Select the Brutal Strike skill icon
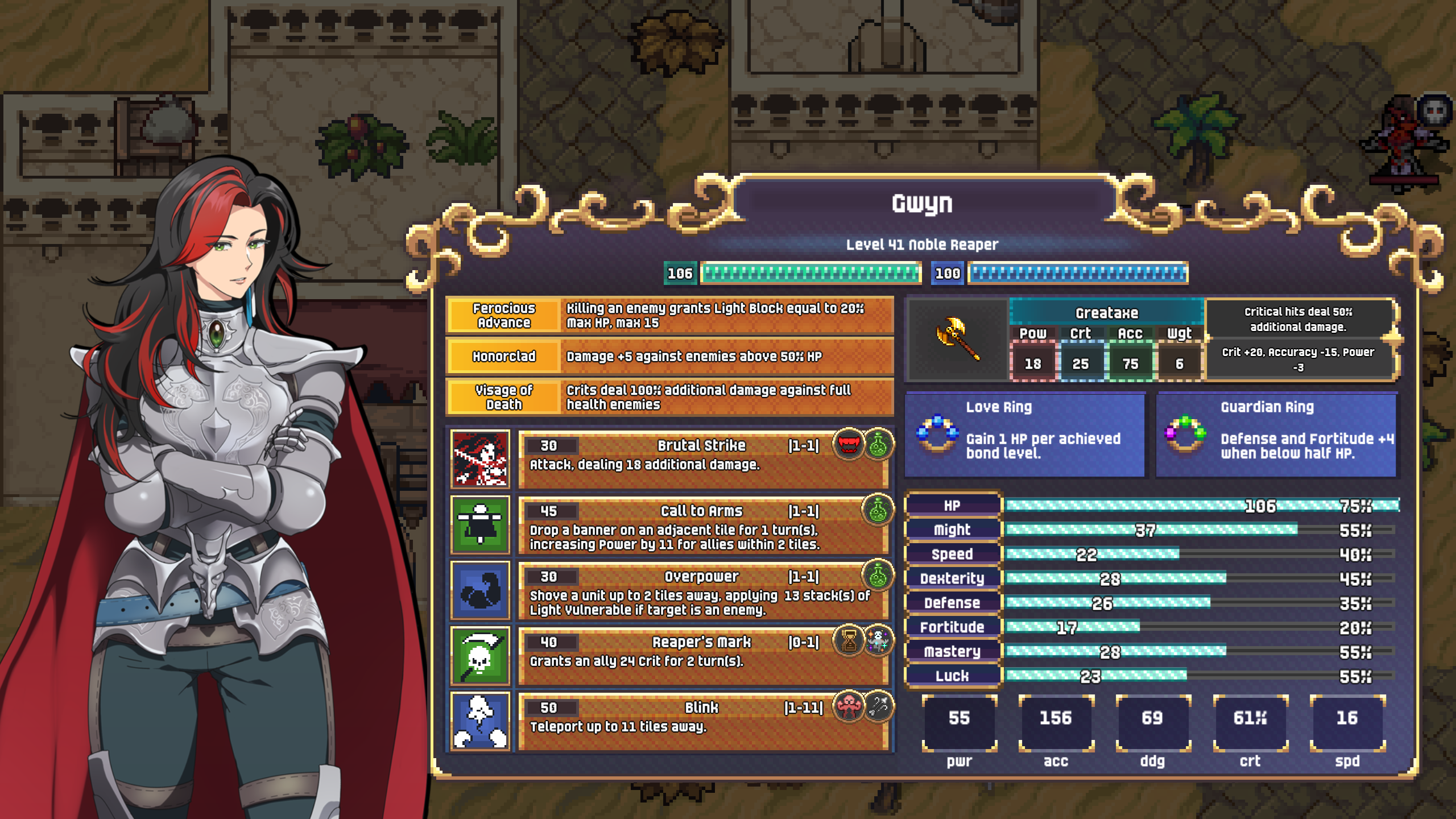This screenshot has width=1456, height=819. (480, 458)
